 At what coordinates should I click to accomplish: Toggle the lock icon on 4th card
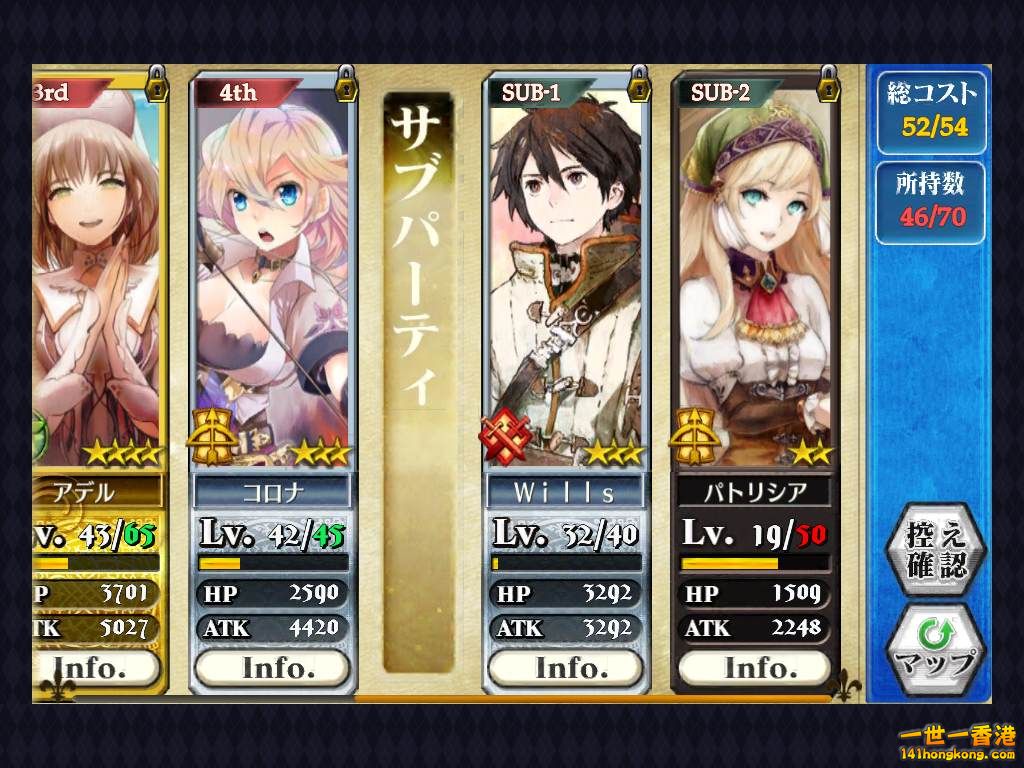347,81
